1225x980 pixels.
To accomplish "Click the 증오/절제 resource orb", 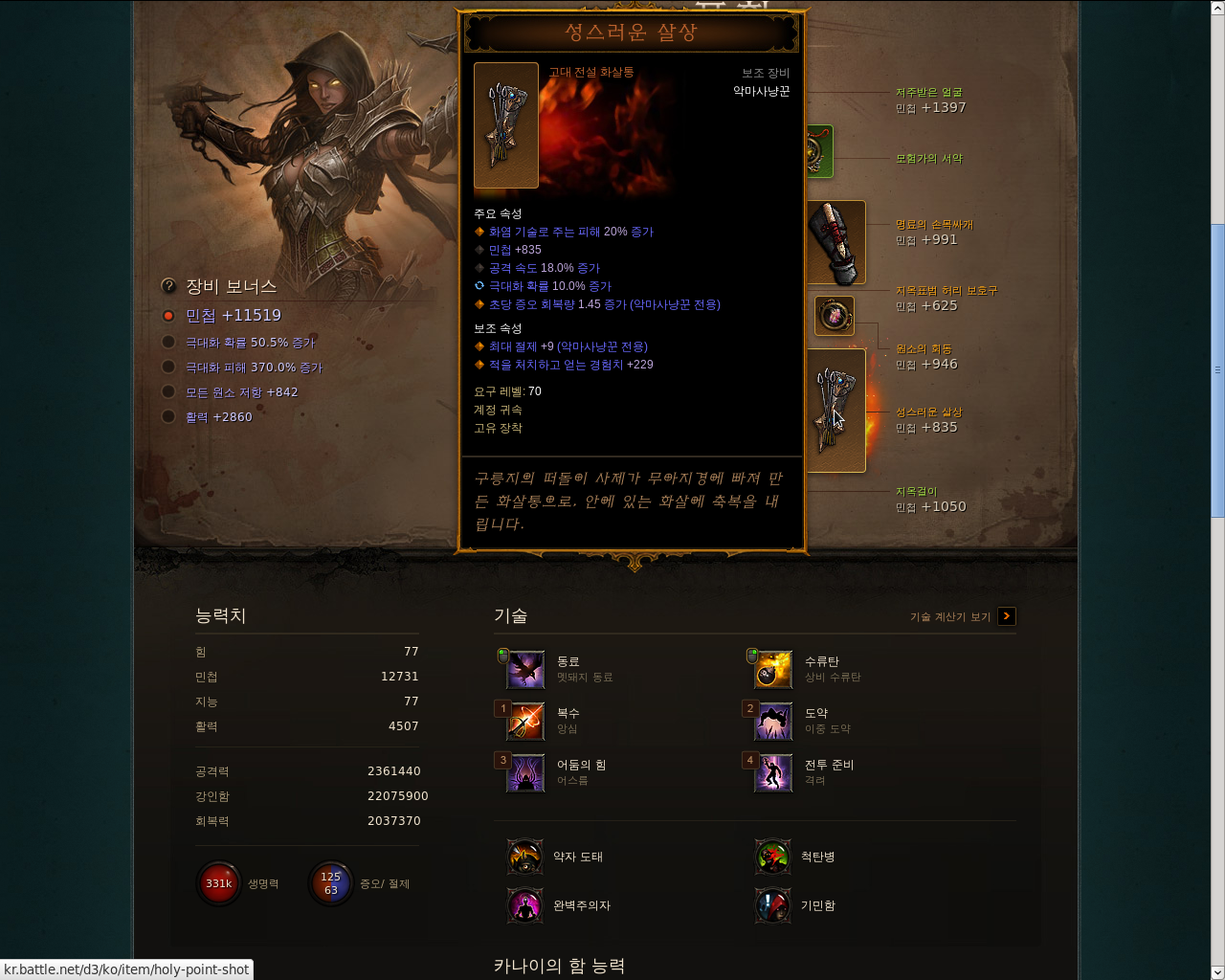I will (330, 882).
